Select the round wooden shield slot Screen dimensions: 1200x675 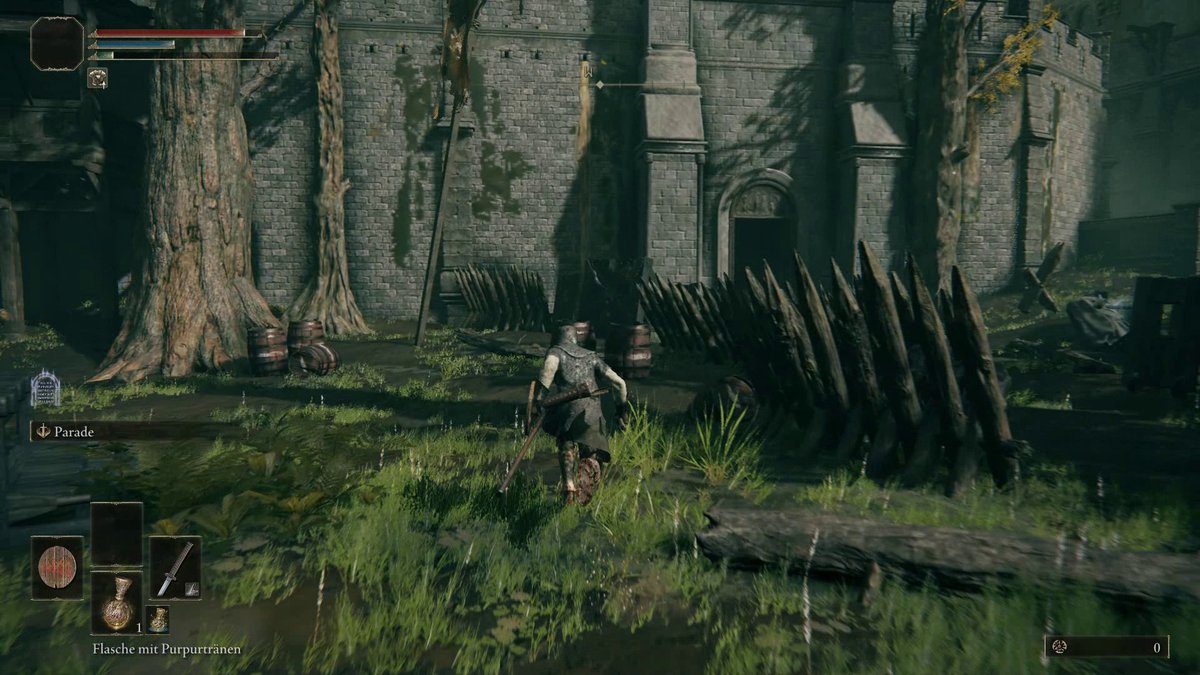[57, 567]
